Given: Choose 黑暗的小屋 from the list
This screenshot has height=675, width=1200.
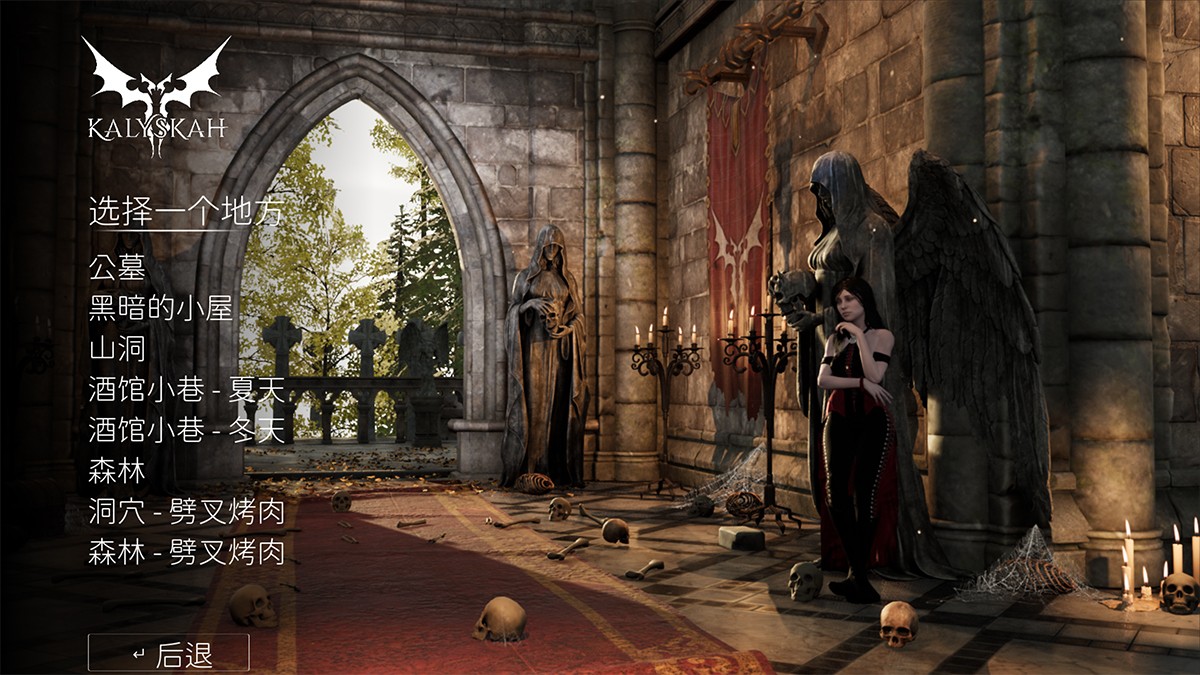Looking at the screenshot, I should 161,309.
